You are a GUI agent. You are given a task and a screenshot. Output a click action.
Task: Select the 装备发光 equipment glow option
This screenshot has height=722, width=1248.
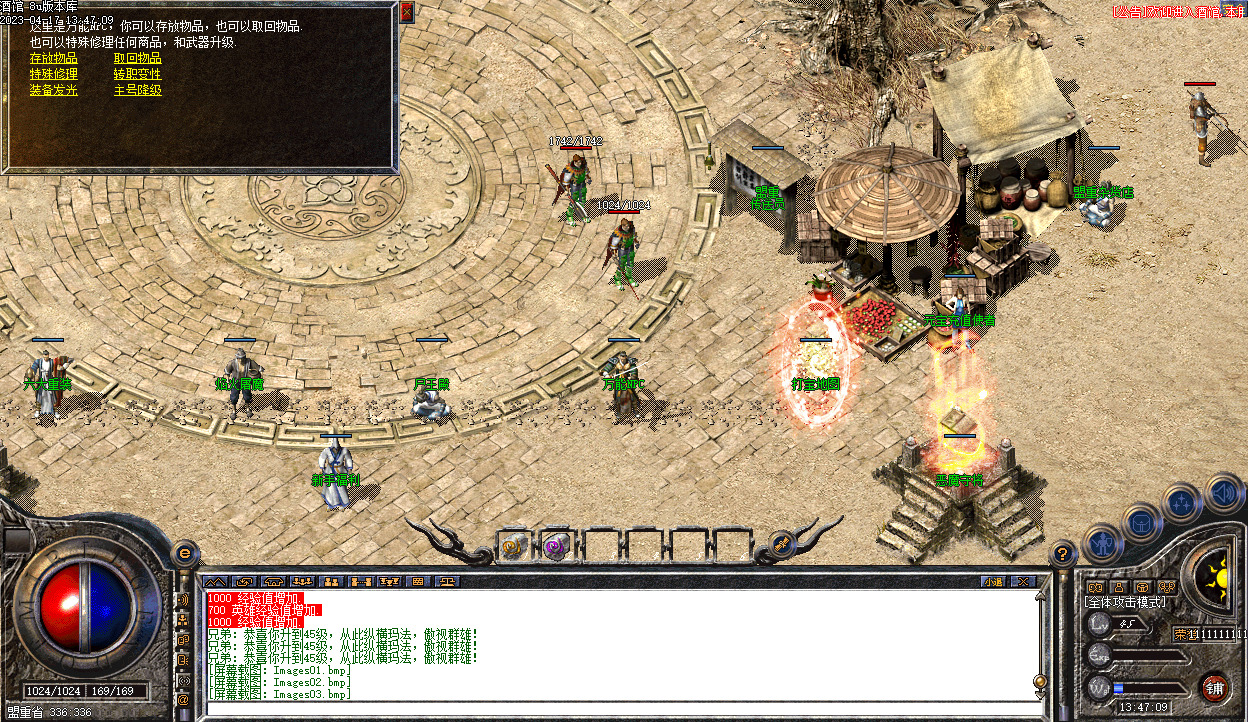pyautogui.click(x=54, y=90)
